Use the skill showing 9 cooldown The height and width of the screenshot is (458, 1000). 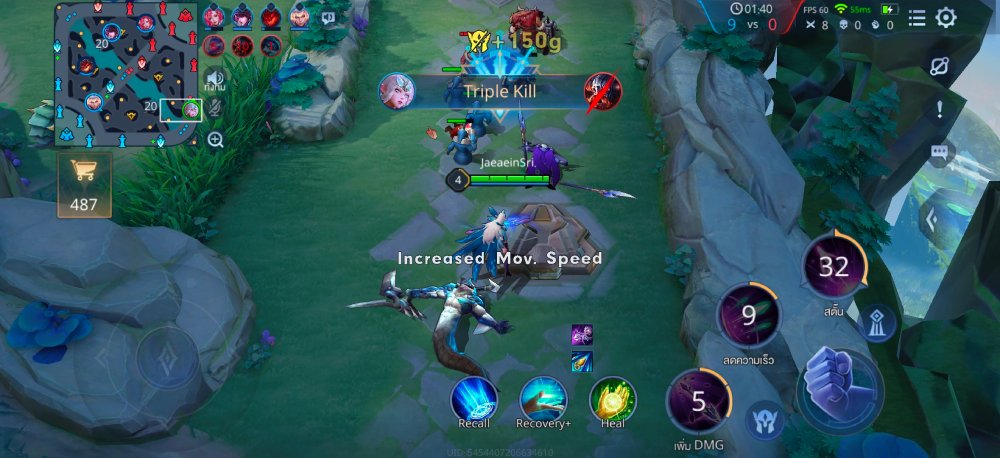[748, 316]
